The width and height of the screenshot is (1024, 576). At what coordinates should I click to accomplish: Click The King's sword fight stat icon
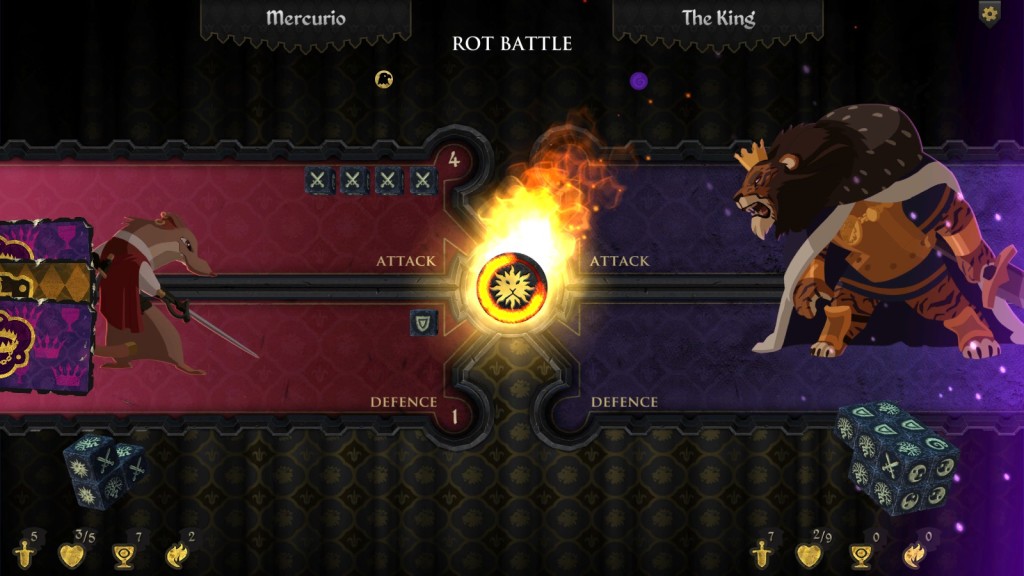click(762, 555)
